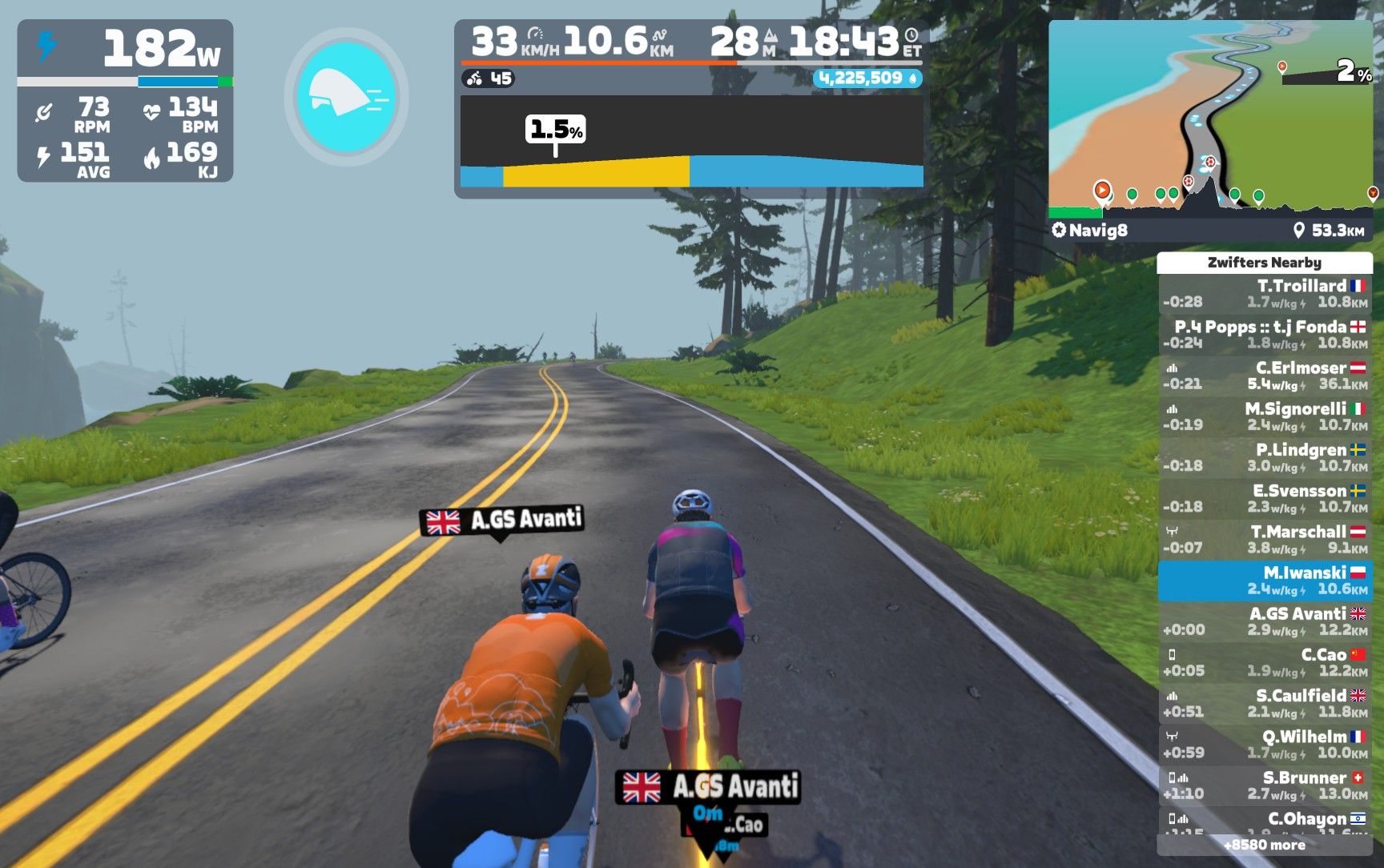
Task: Select the E.Svensson rider row
Action: (x=1265, y=498)
